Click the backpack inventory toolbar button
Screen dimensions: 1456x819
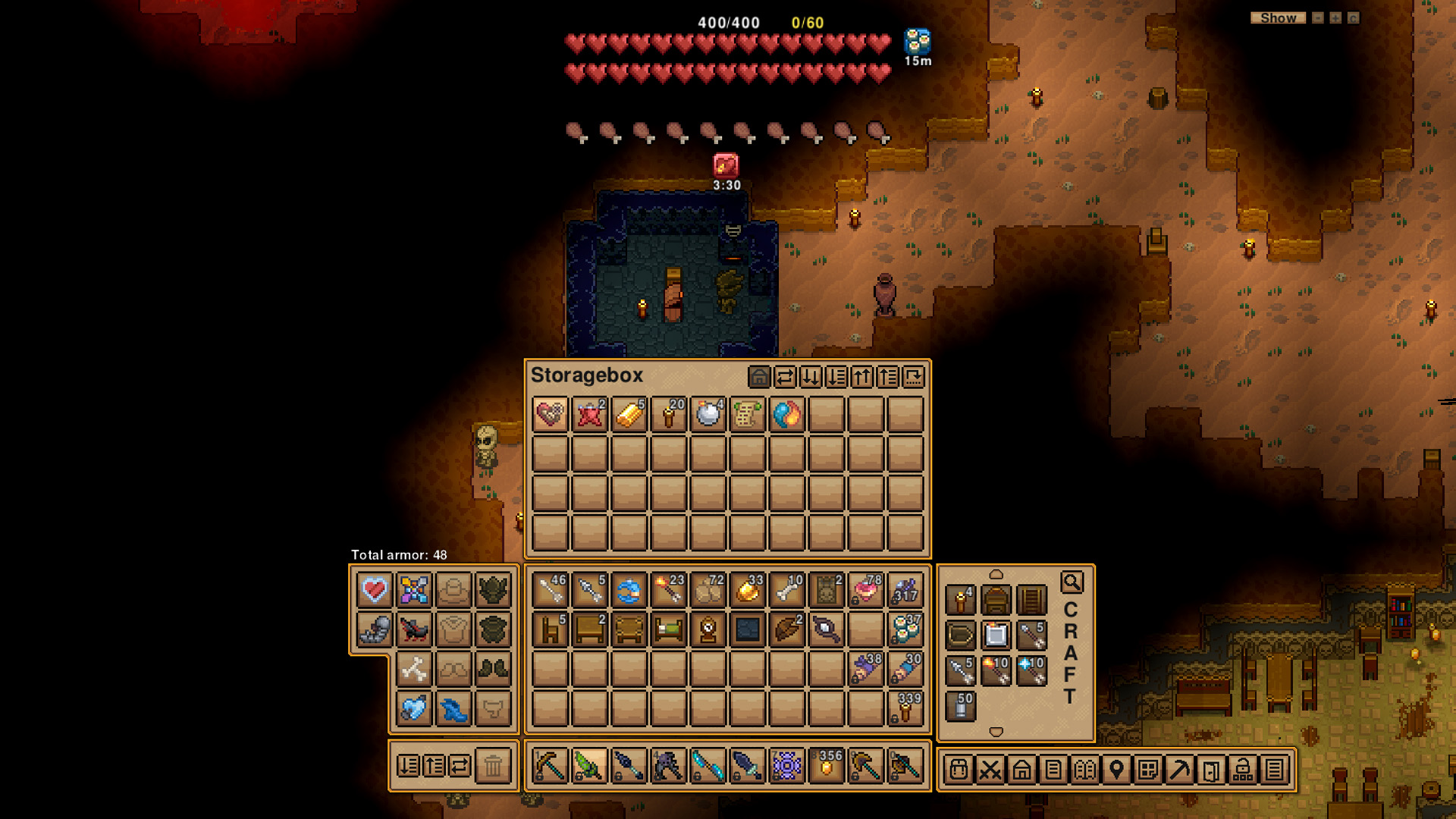tap(959, 770)
